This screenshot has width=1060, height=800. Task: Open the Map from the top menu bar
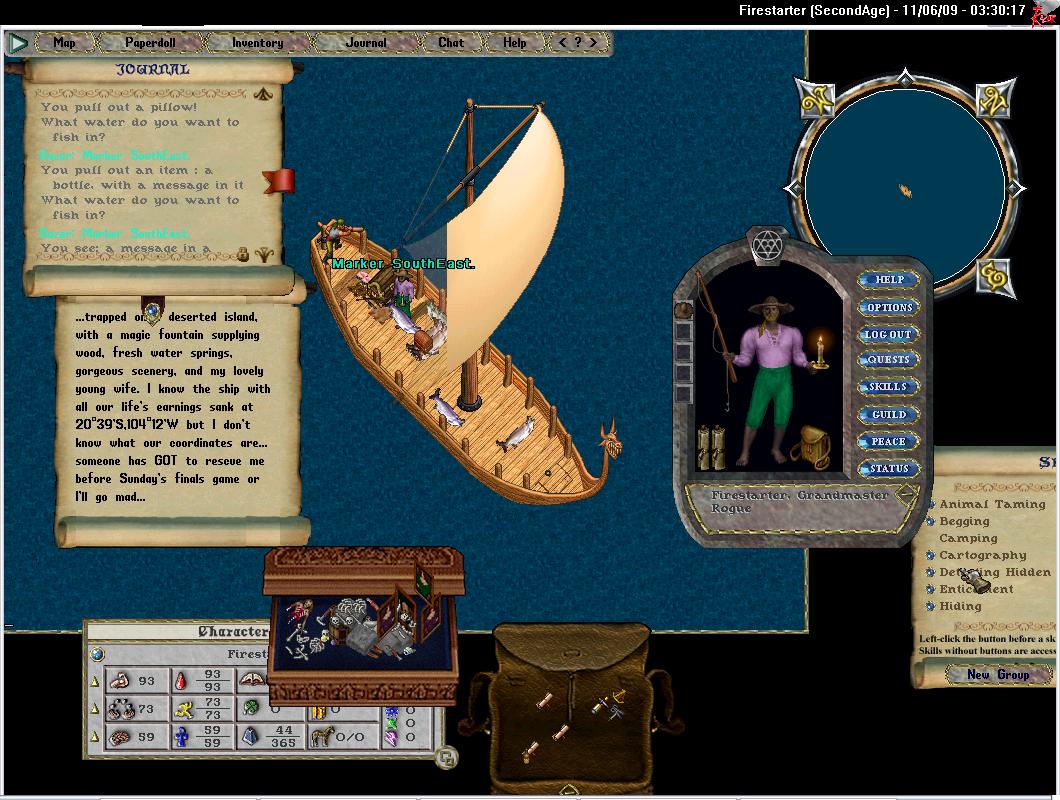click(x=65, y=43)
